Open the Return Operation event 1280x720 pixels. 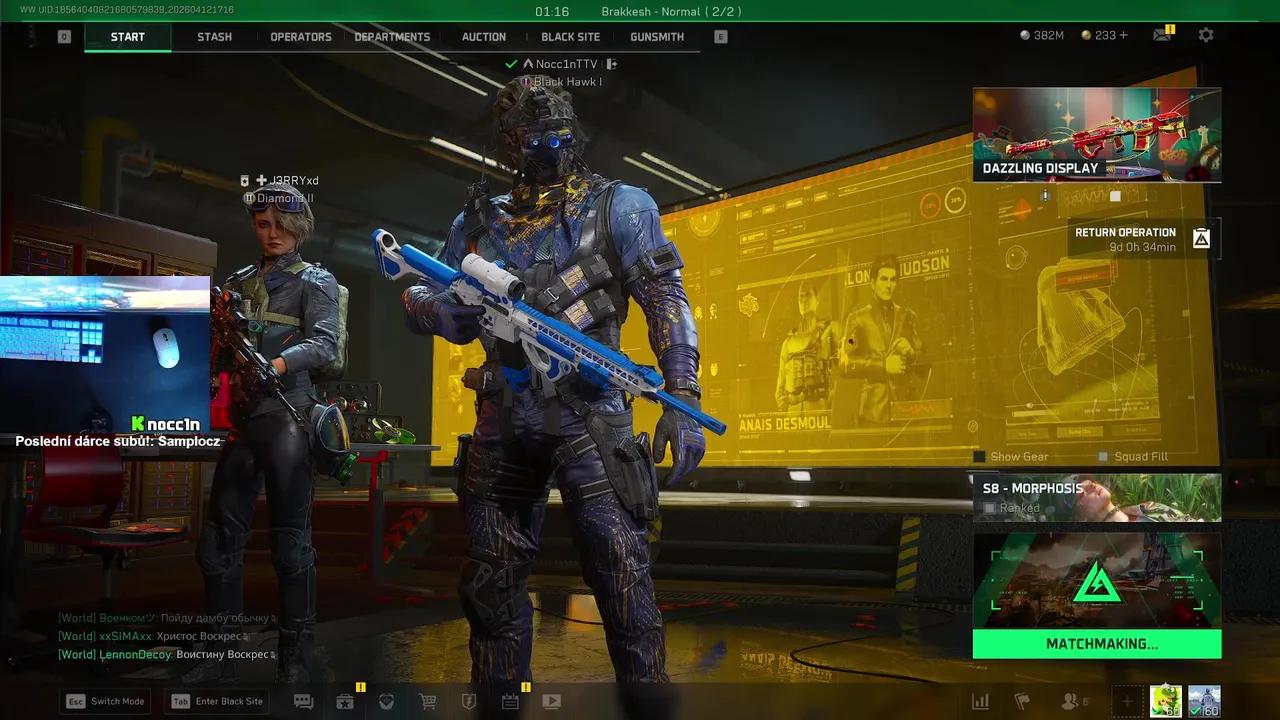point(1141,238)
